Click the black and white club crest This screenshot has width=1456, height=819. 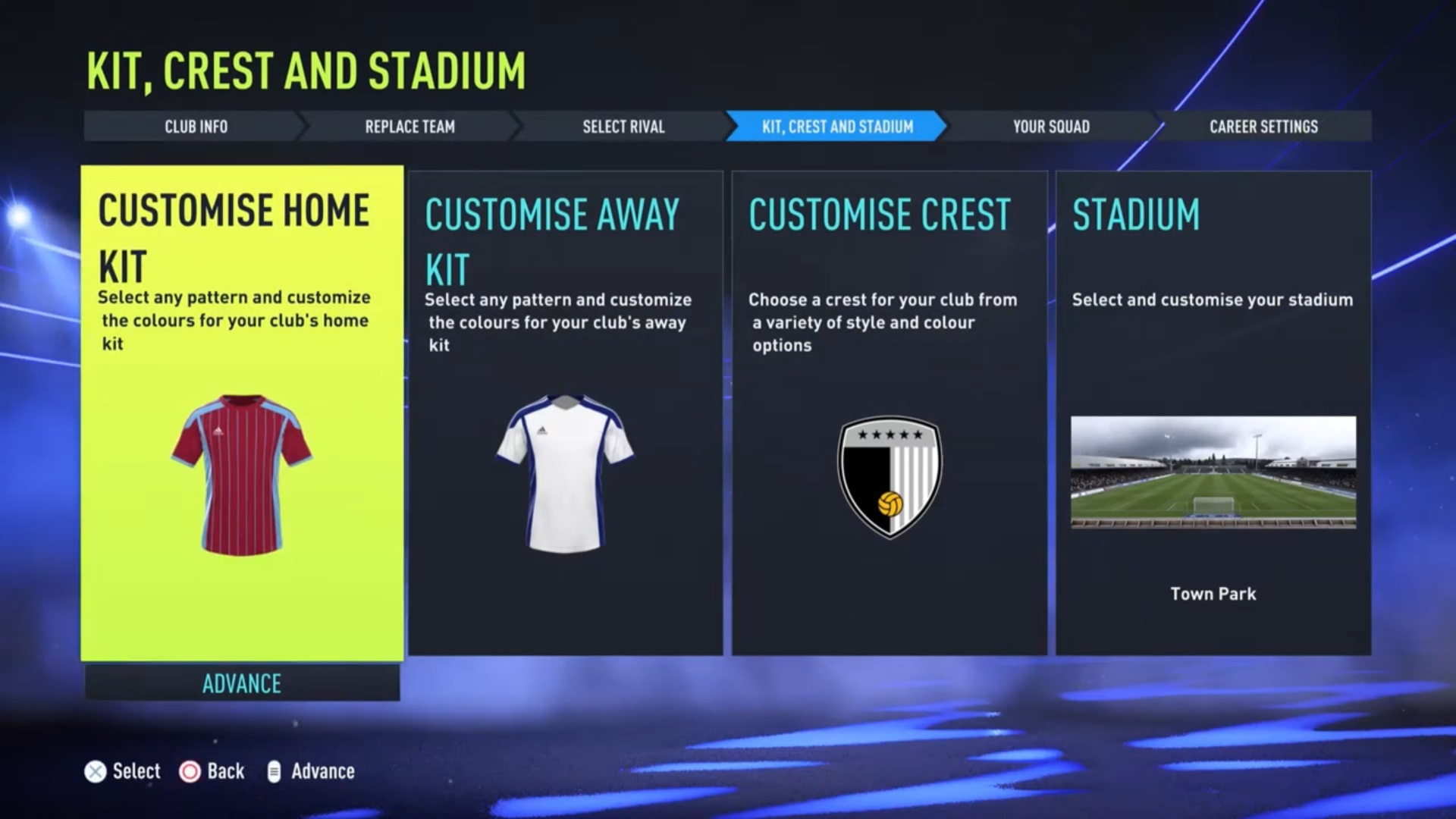coord(890,476)
